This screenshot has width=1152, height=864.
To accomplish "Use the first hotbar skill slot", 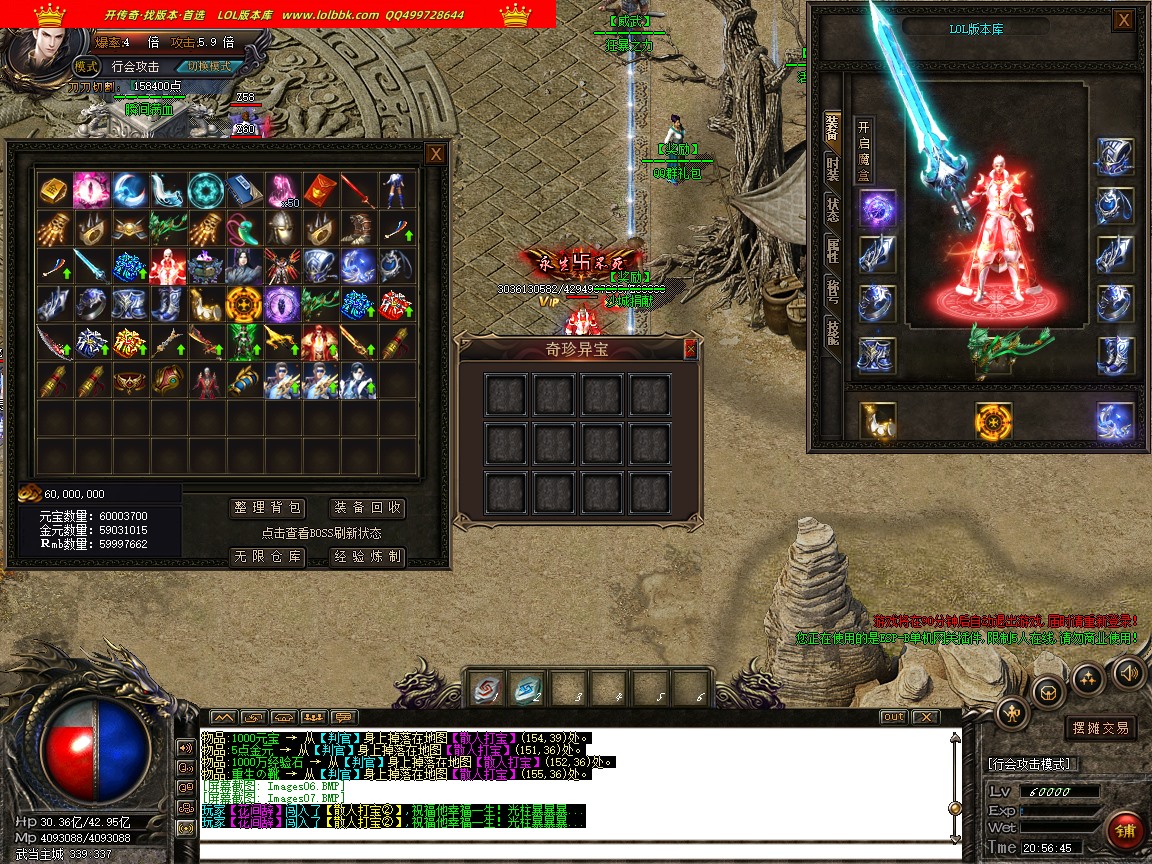I will pos(488,689).
